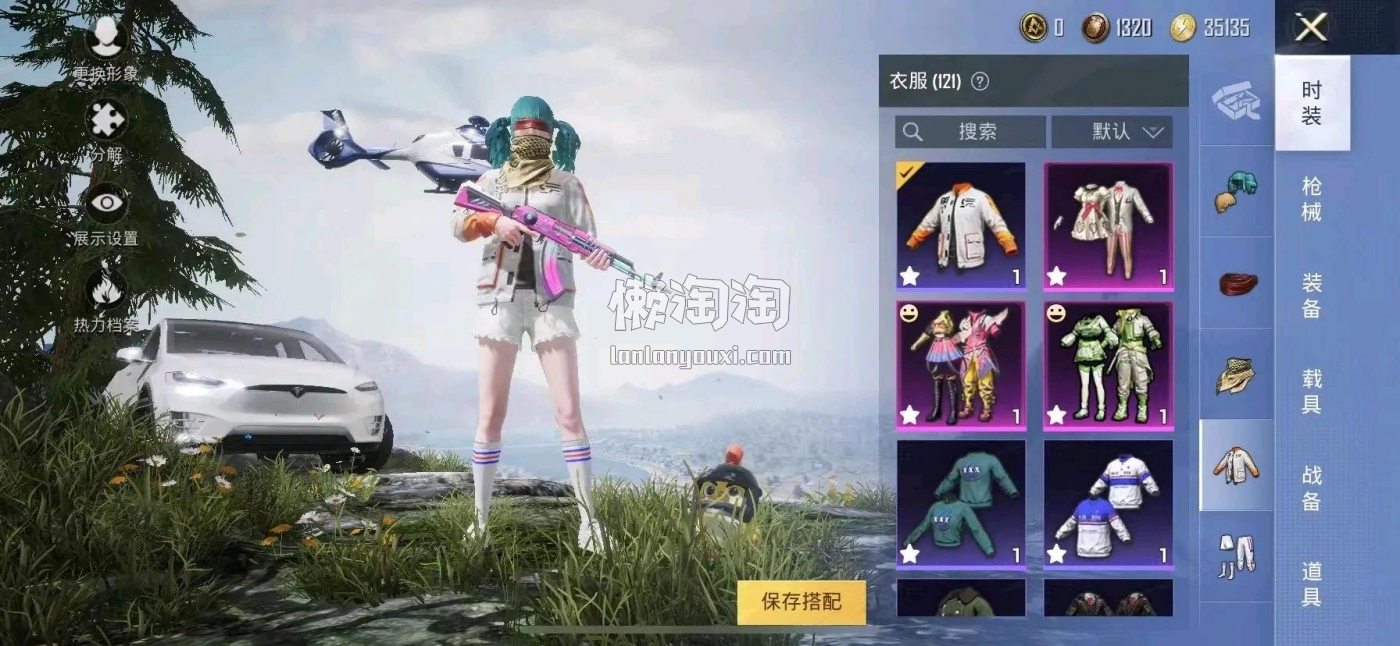Pick the pink and yellow jester costume
This screenshot has height=646, width=1400.
tap(961, 365)
